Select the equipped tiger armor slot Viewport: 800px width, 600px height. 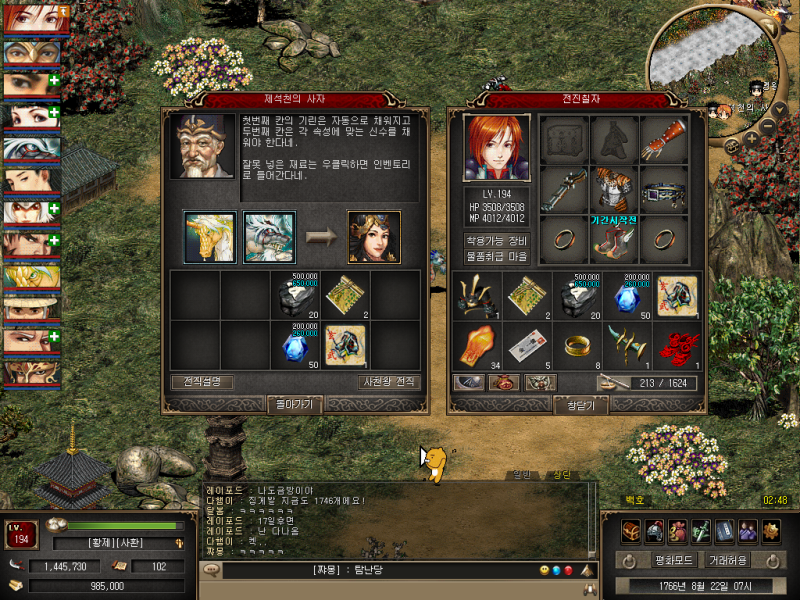pos(614,188)
